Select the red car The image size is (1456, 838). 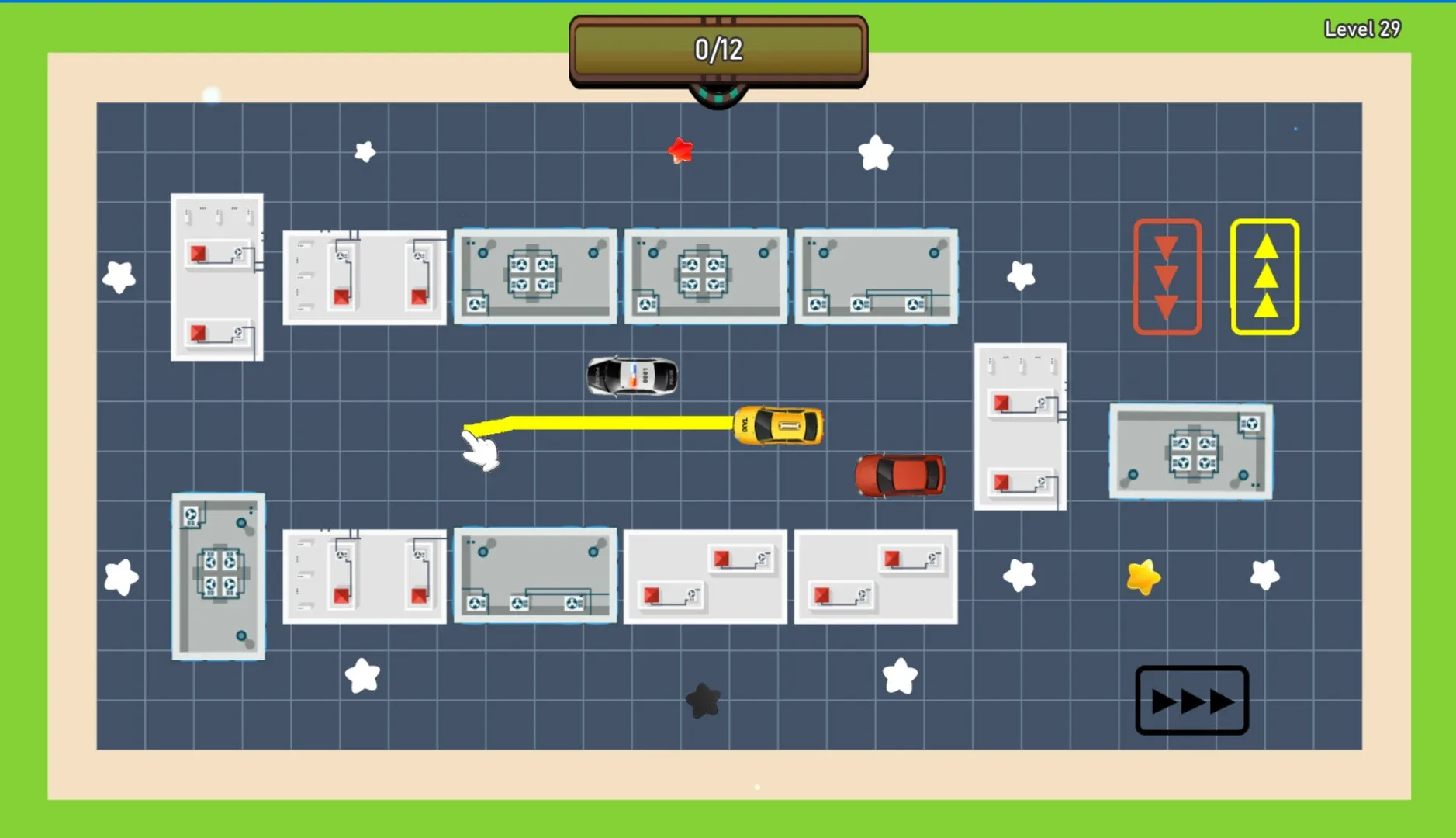coord(897,473)
